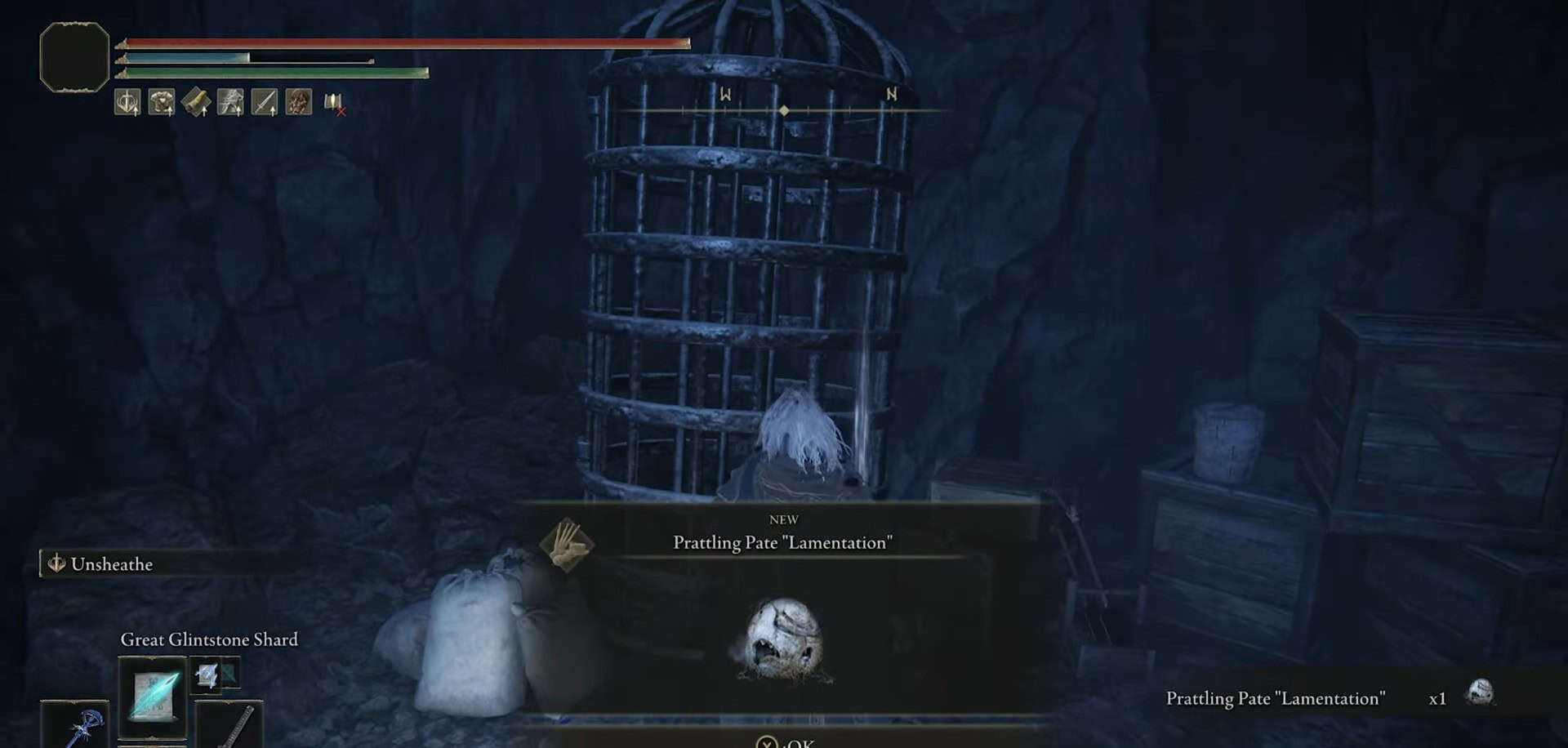Image resolution: width=1568 pixels, height=748 pixels.
Task: Select the Great Glintstone Shard spell icon
Action: click(x=153, y=696)
